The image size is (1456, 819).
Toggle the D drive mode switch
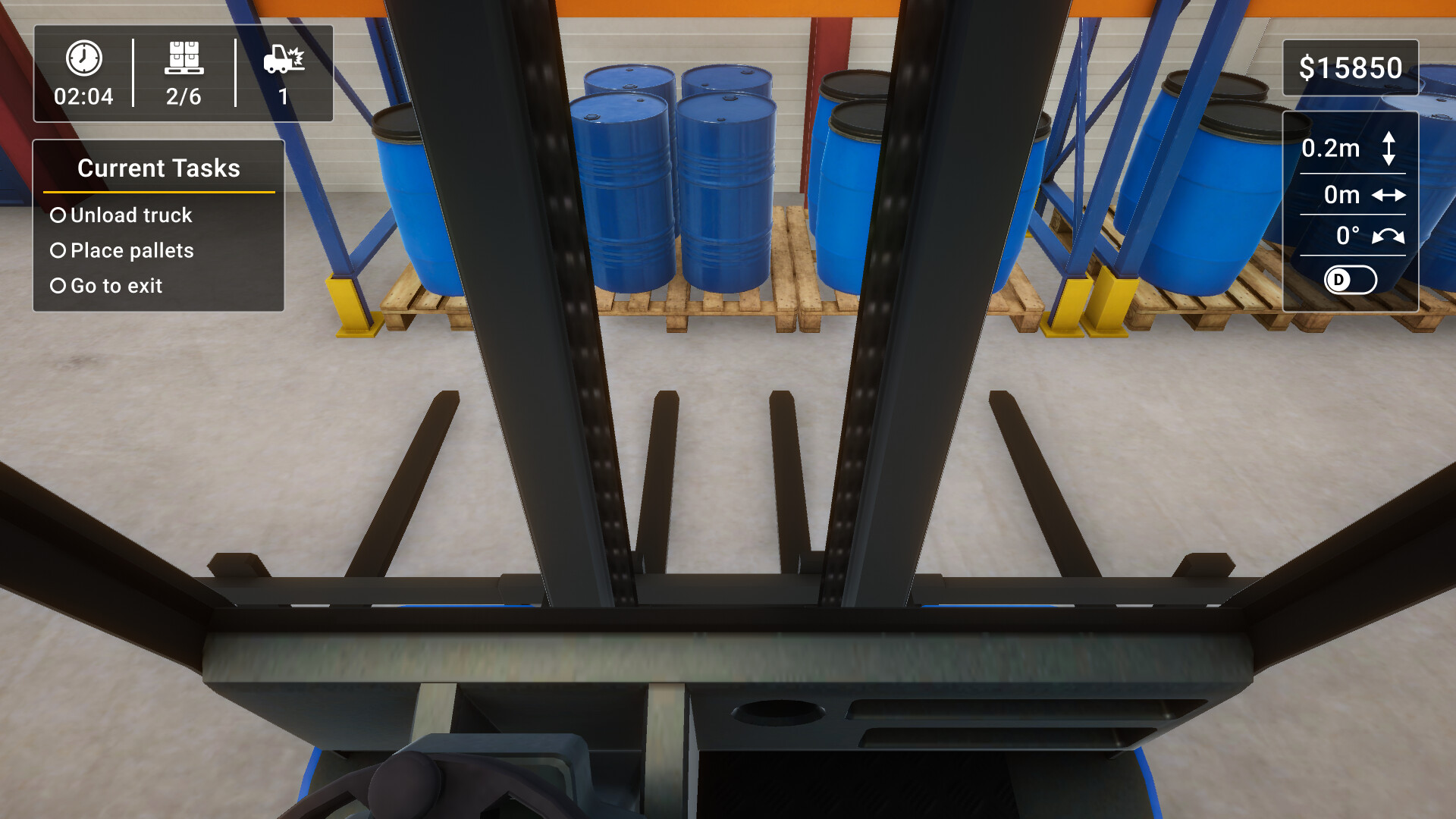1350,281
